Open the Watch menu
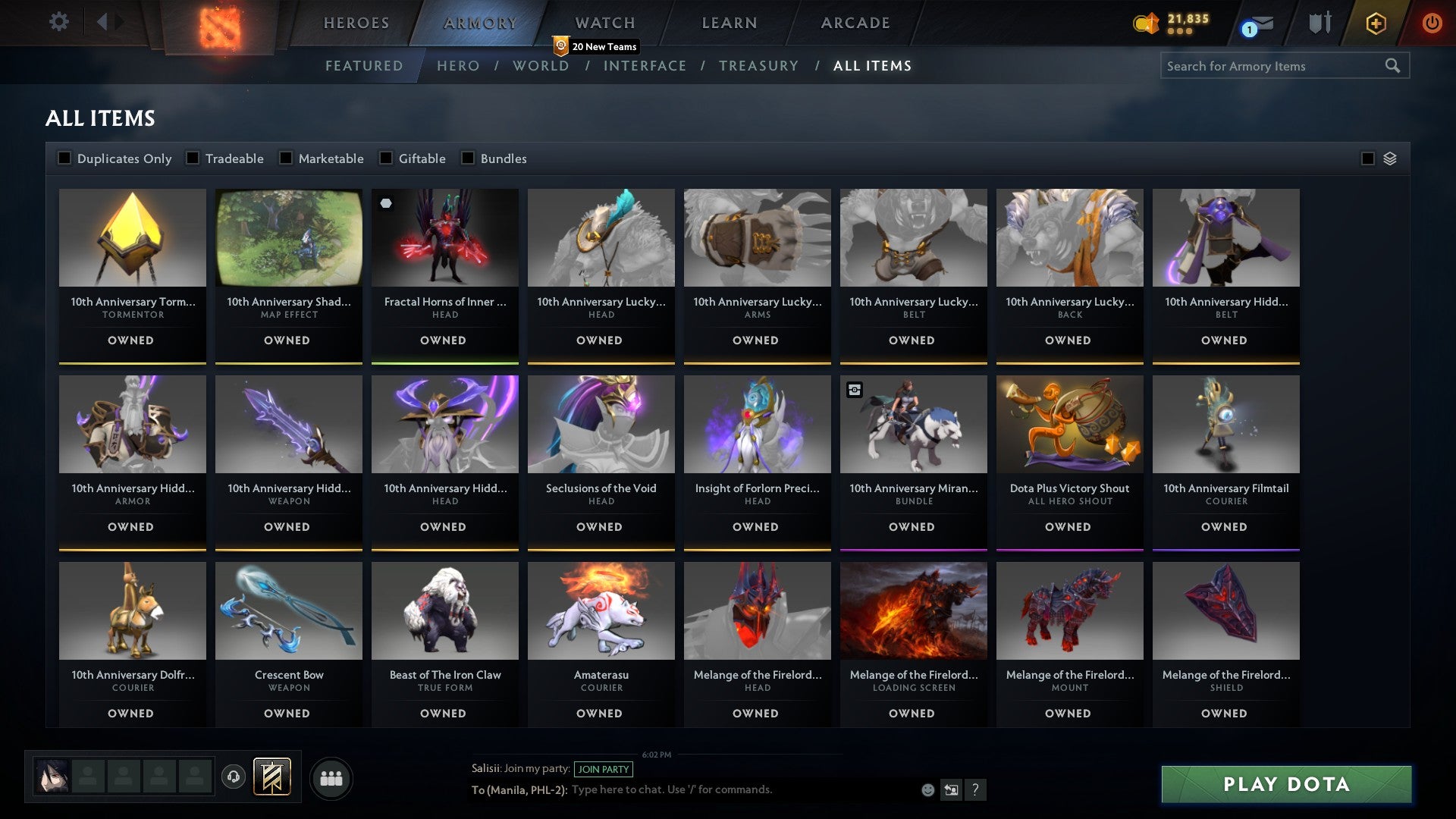This screenshot has height=819, width=1456. tap(604, 22)
